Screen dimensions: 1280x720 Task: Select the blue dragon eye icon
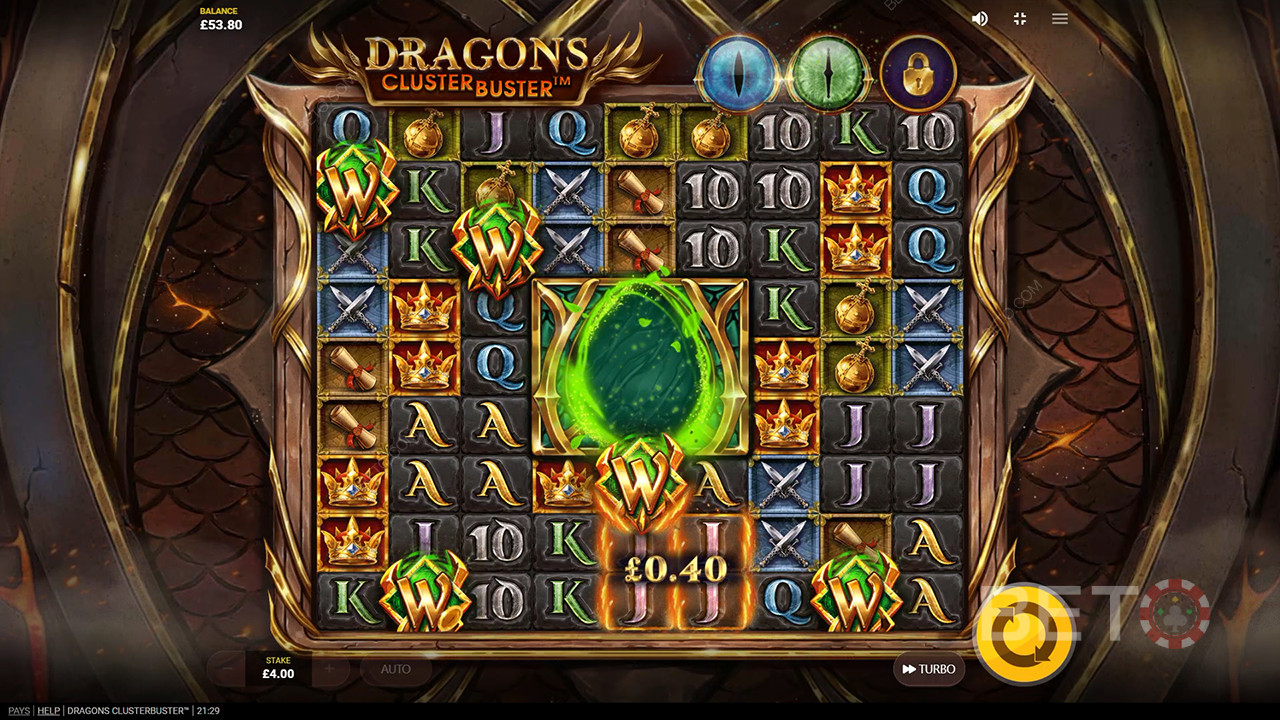(x=737, y=73)
